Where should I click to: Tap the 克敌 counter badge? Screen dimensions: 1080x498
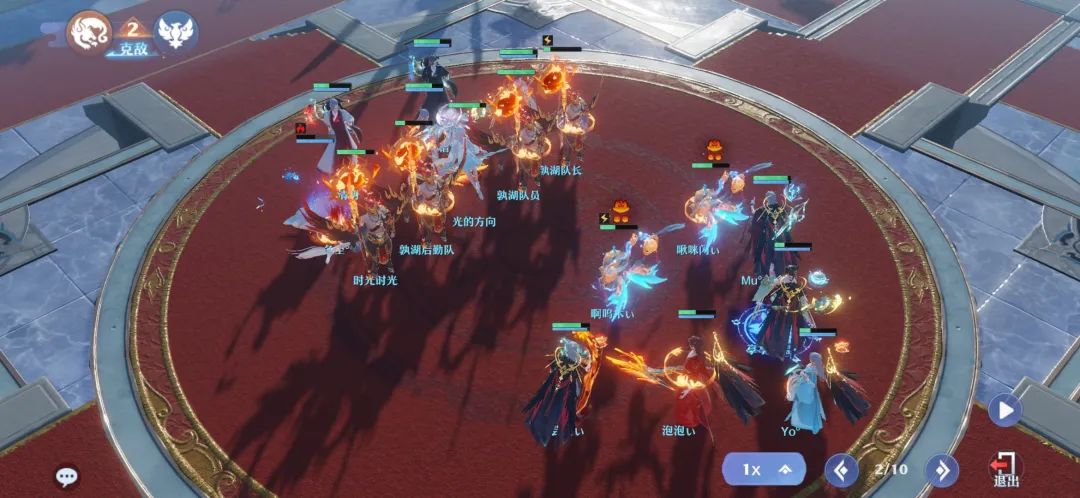(x=131, y=40)
